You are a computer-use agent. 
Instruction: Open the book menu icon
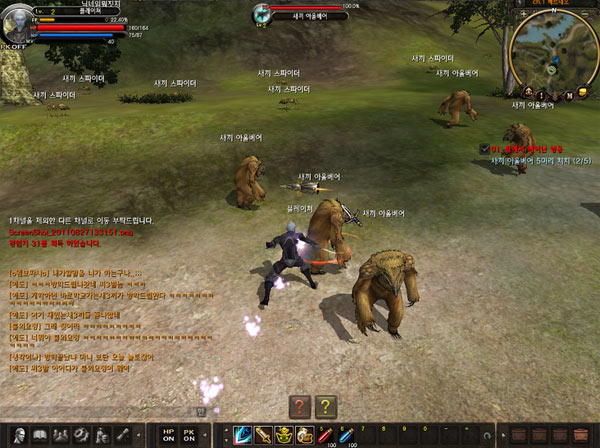coord(41,436)
